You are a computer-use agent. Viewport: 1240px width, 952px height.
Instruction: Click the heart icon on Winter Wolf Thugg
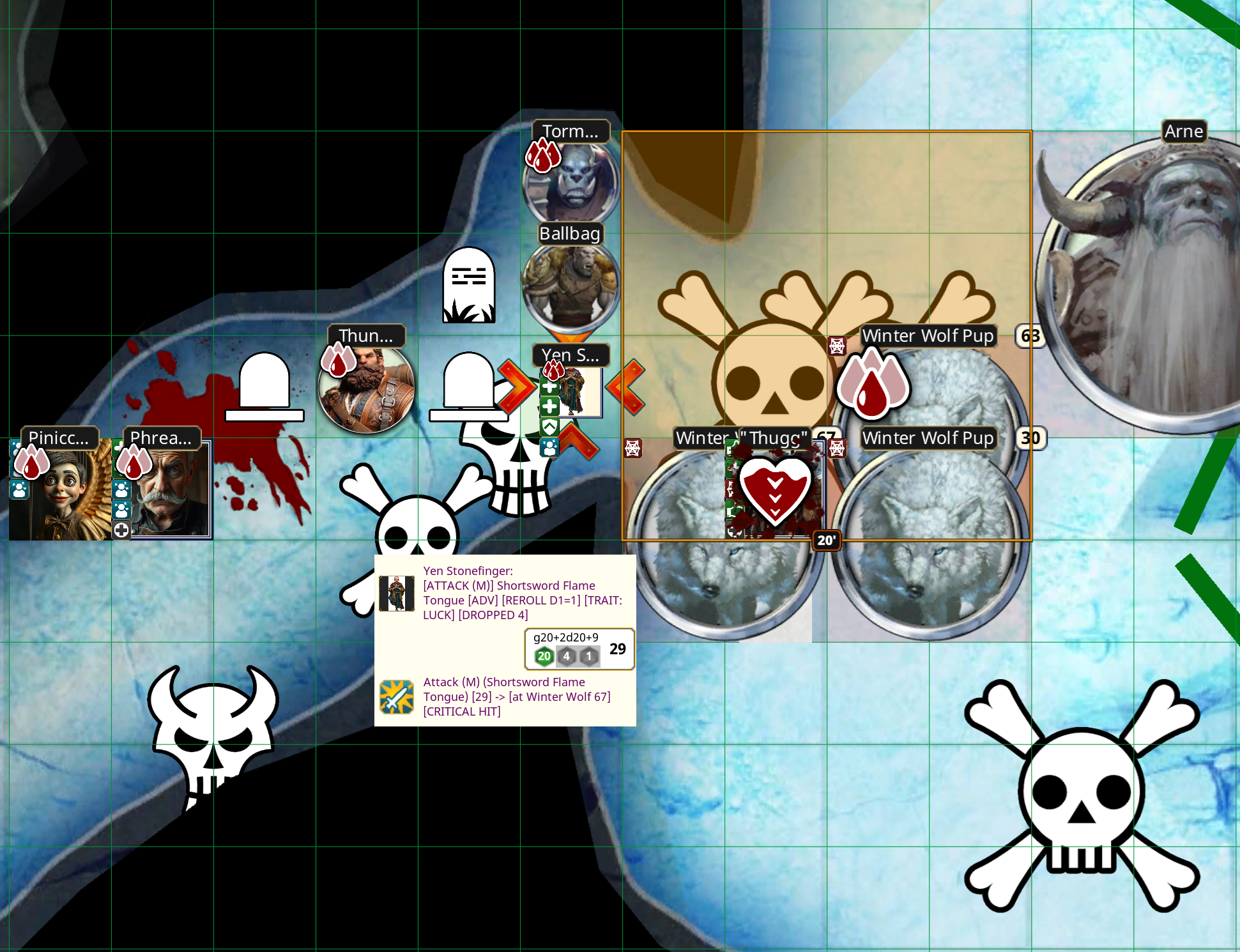click(776, 491)
